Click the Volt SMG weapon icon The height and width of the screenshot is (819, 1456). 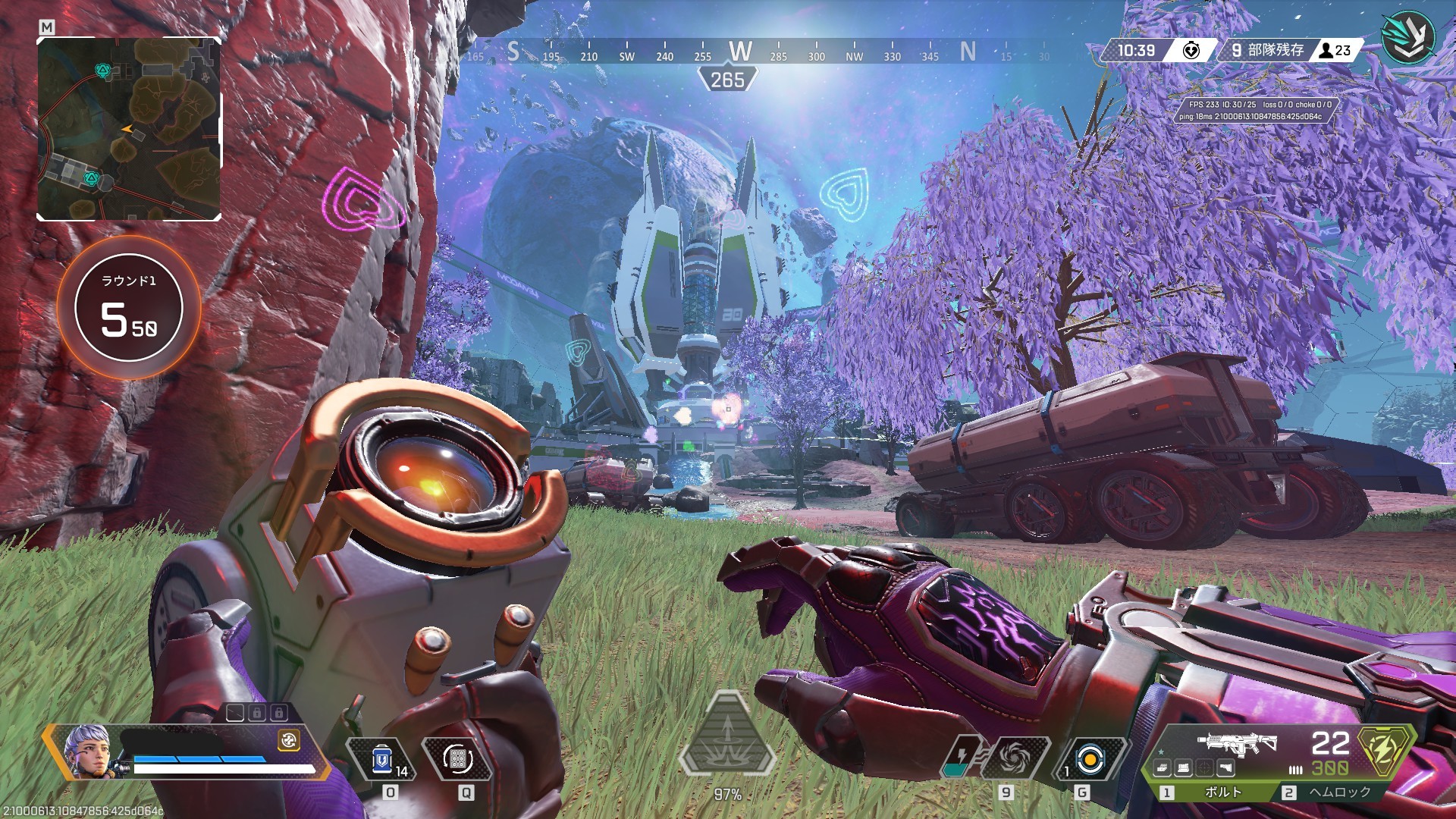pos(1237,744)
